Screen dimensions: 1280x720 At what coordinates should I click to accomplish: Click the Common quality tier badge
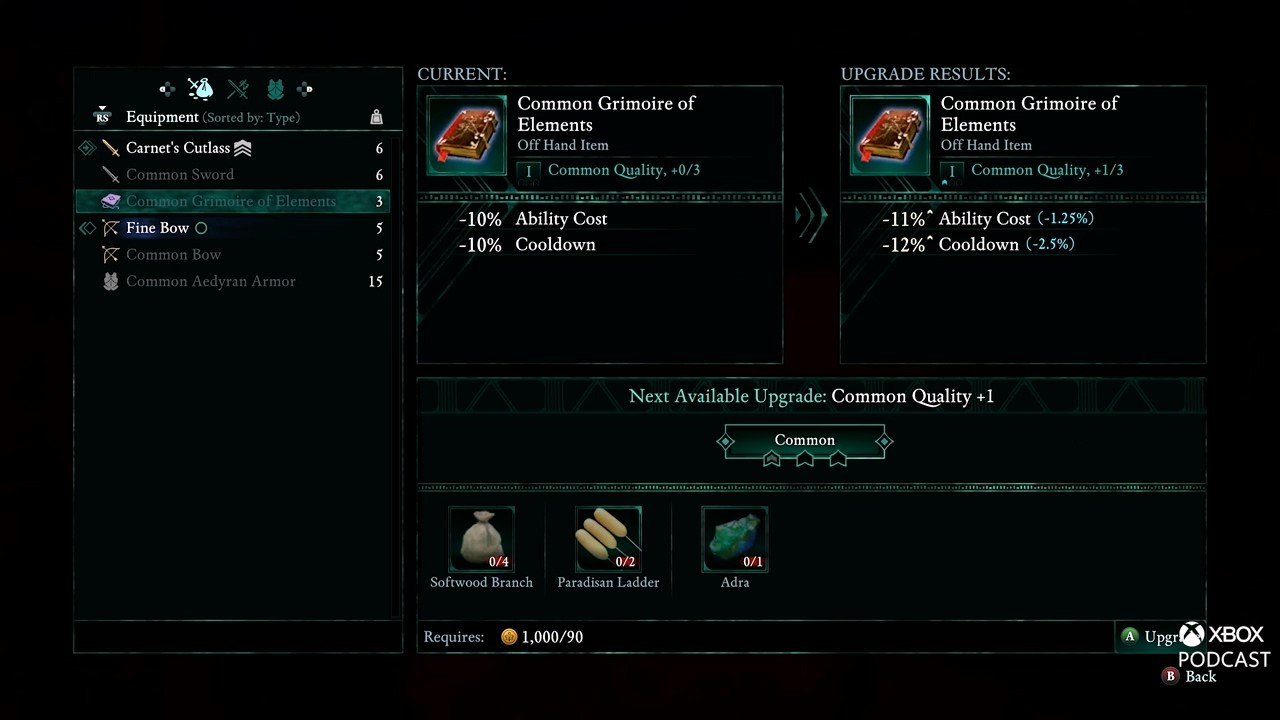tap(804, 441)
